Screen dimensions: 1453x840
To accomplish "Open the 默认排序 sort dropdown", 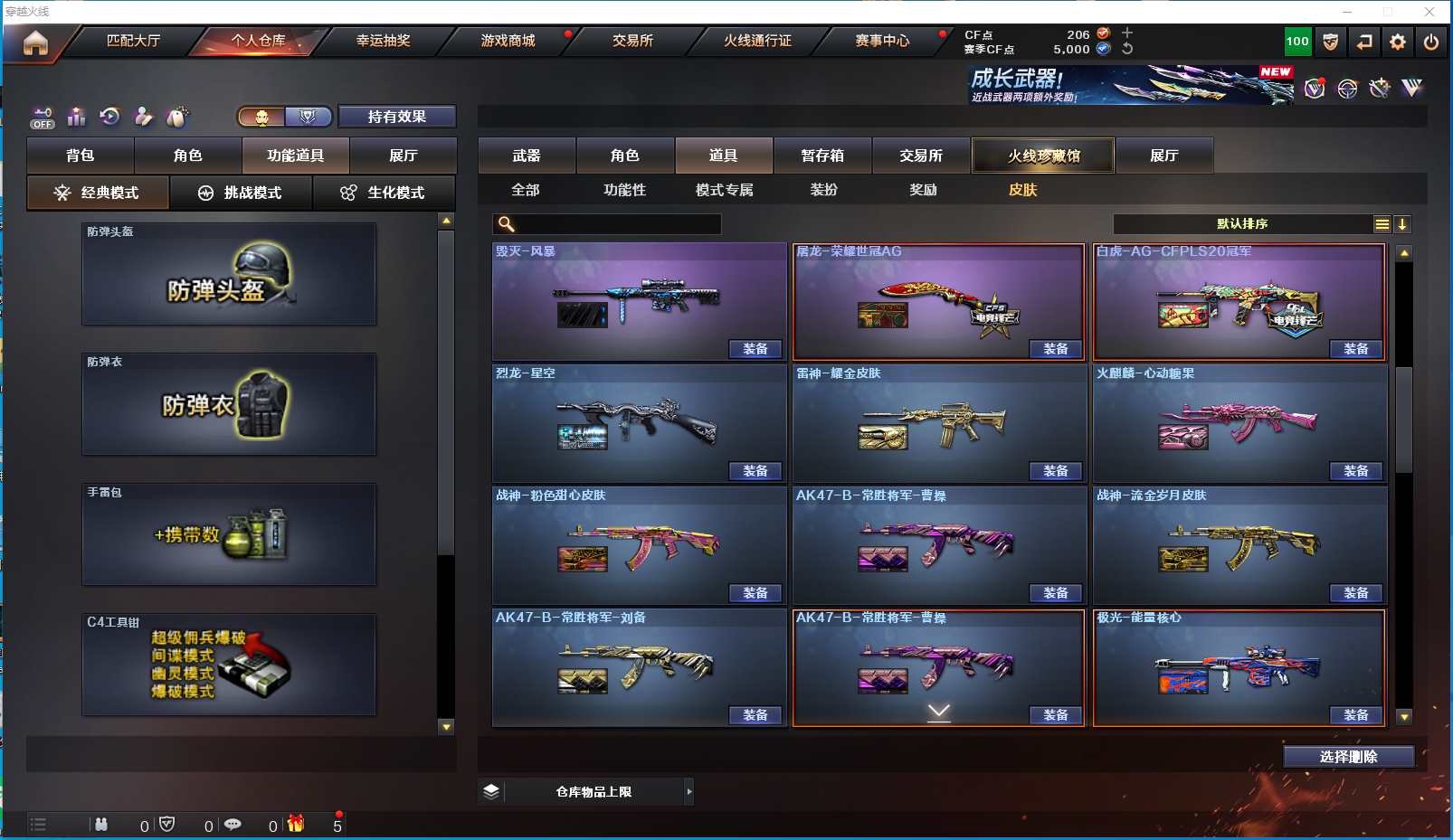I will click(1242, 224).
